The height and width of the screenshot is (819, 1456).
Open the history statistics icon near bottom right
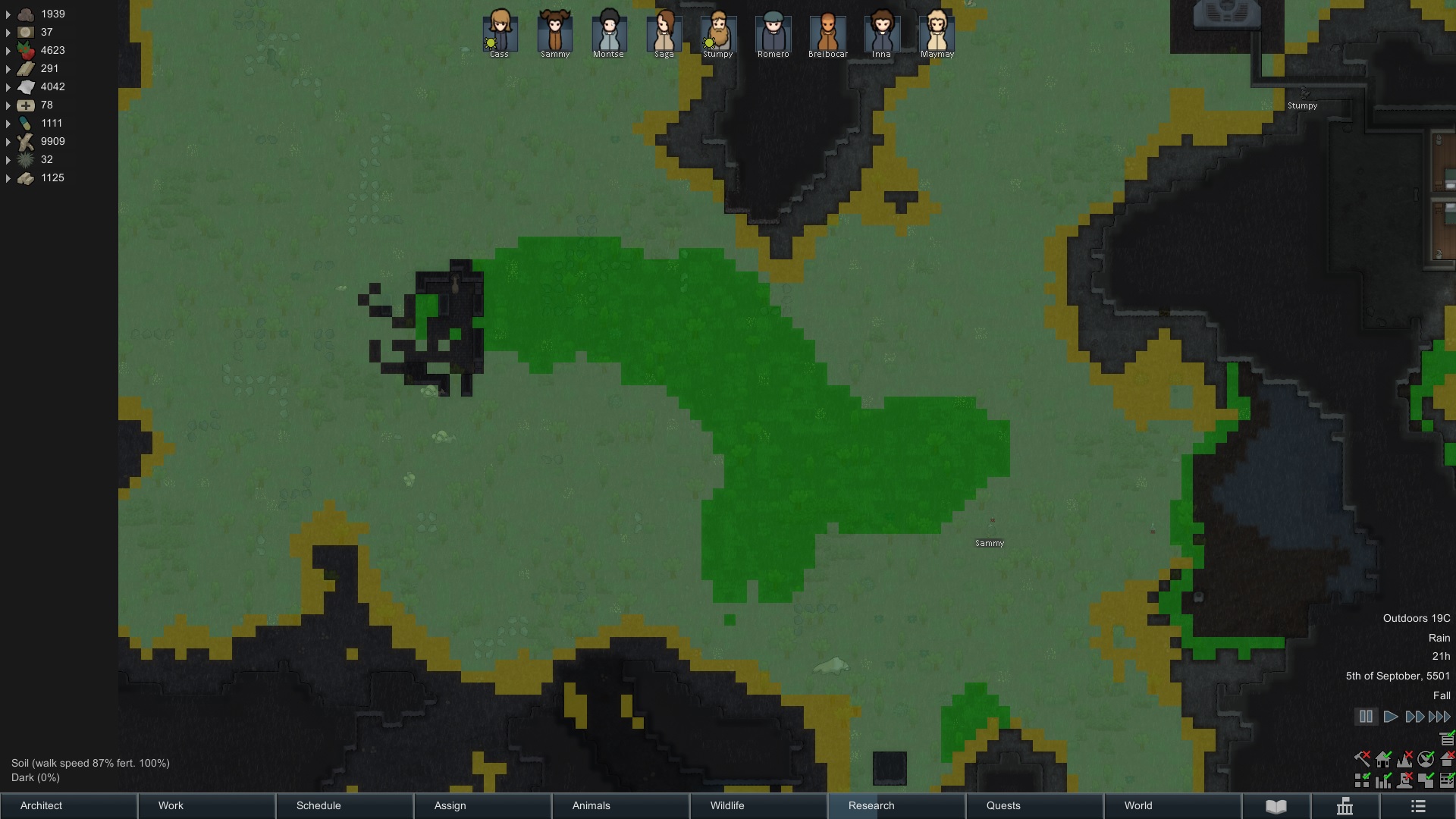point(1345,806)
